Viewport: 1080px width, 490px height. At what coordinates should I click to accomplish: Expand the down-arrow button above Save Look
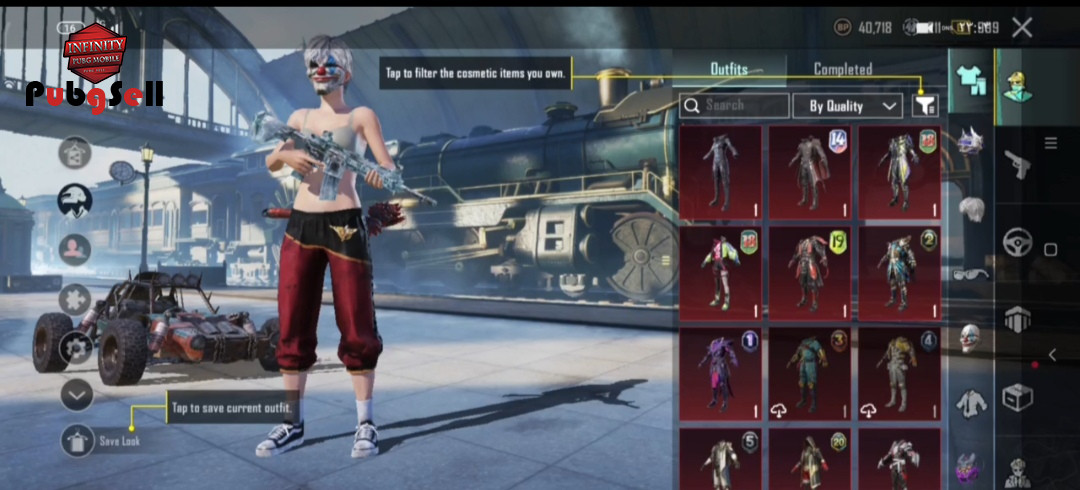coord(77,395)
